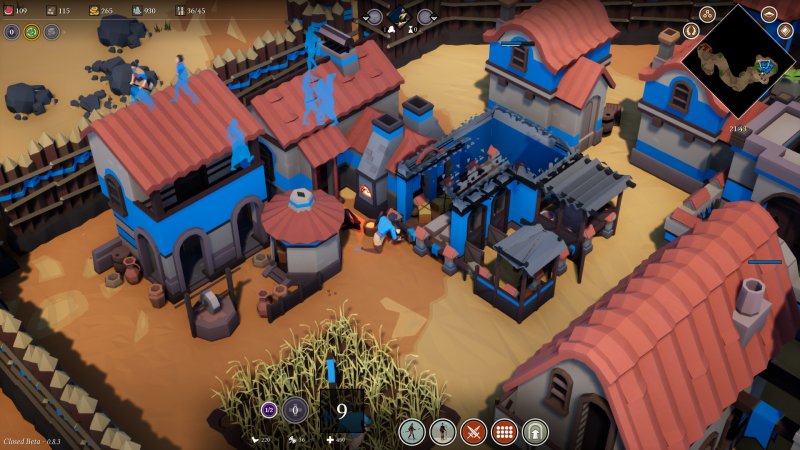Viewport: 800px width, 450px height.
Task: Select the unit portrait showing number 9
Action: (x=341, y=410)
